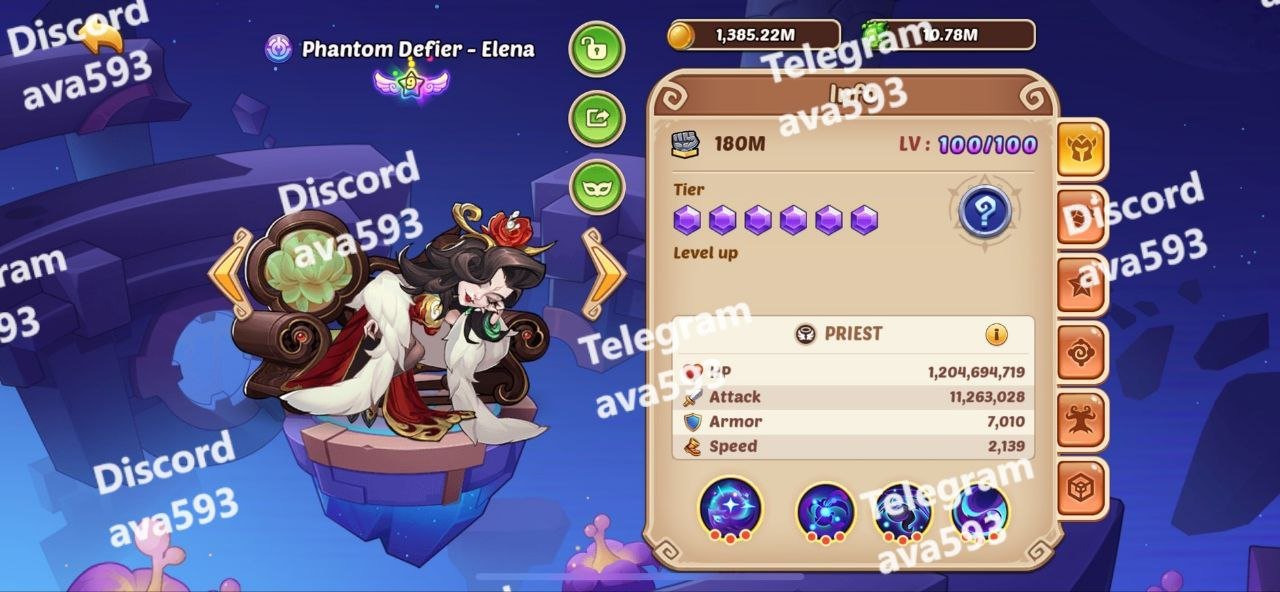Select the helmet info tab
This screenshot has width=1280, height=592.
tap(1082, 150)
